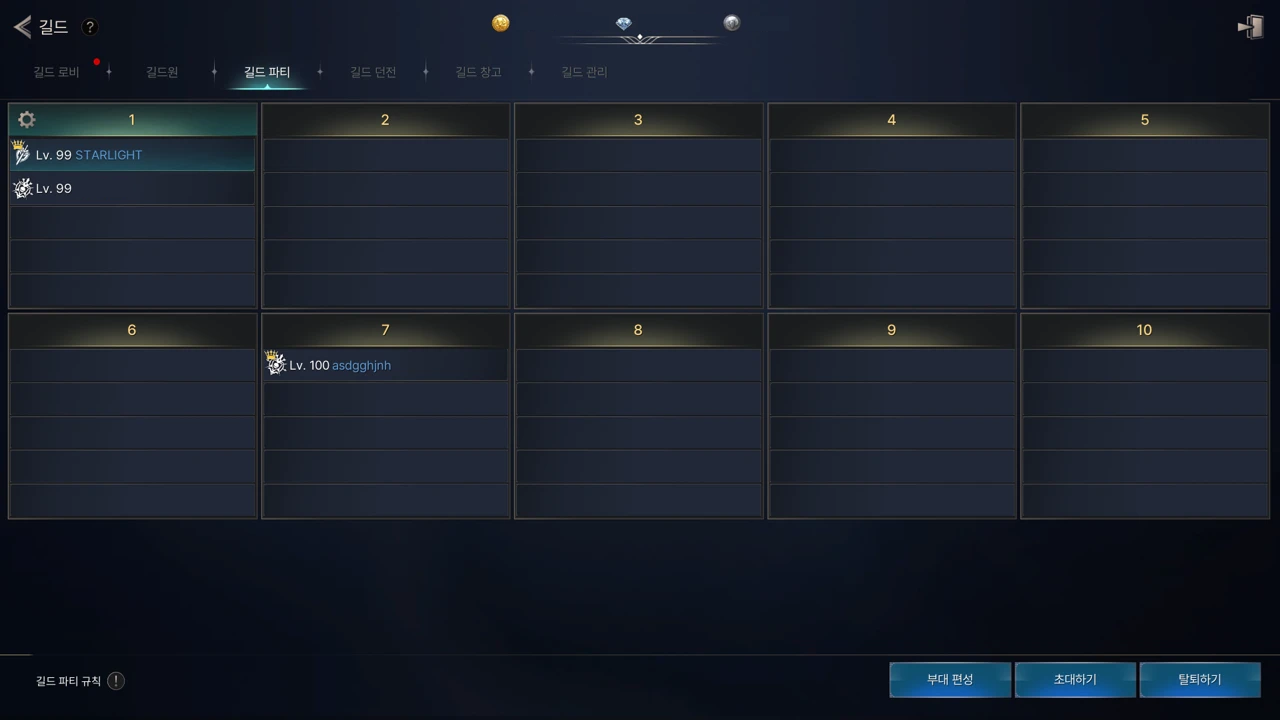Select the 길드 파티 tab

[267, 72]
